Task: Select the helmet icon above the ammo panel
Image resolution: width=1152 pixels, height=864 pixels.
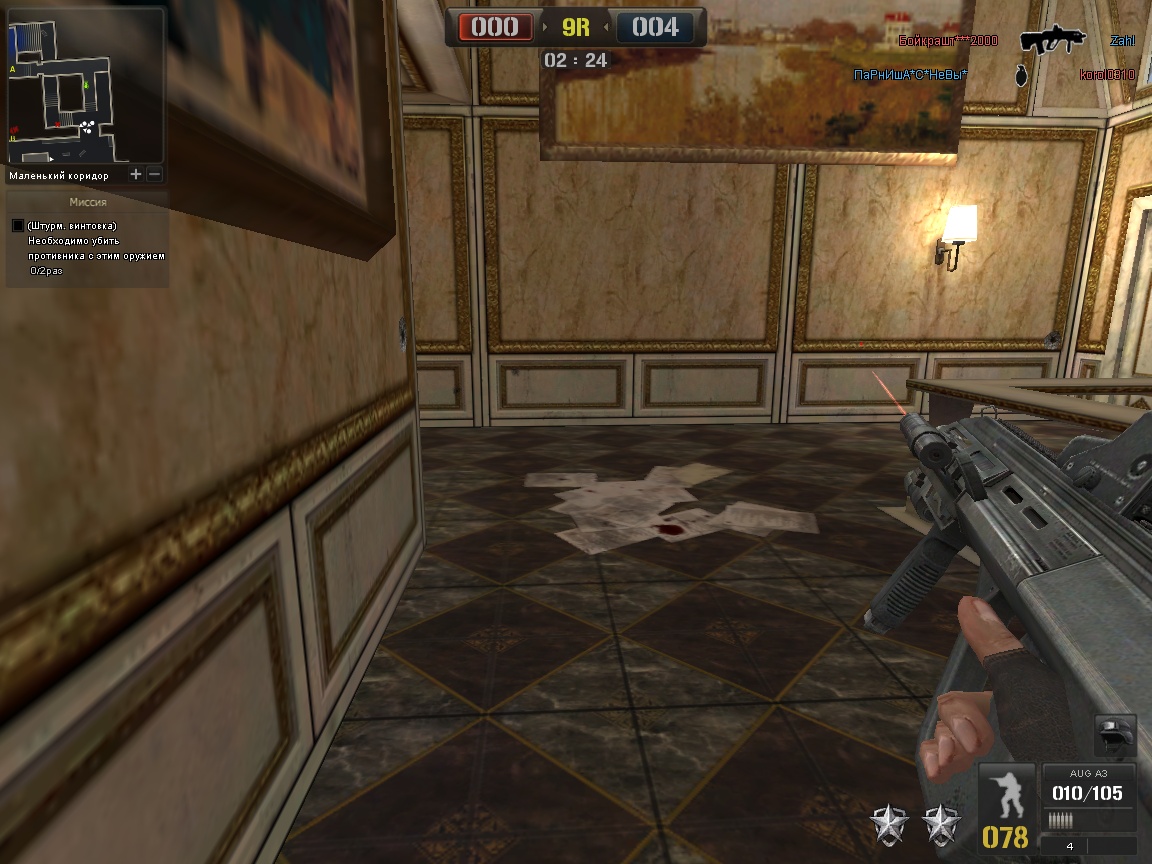Action: (x=1114, y=733)
